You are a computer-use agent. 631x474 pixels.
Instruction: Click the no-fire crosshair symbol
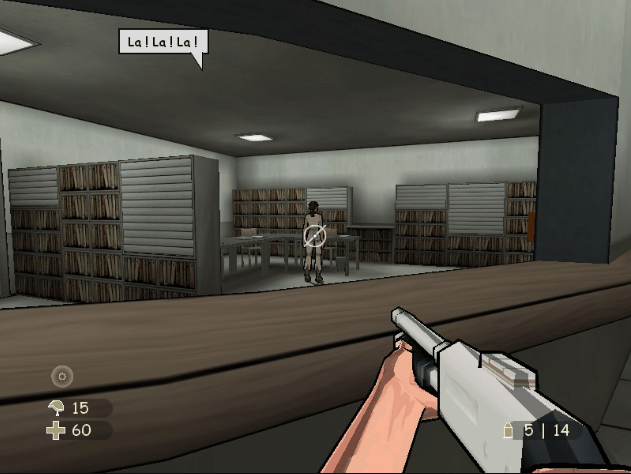[314, 237]
